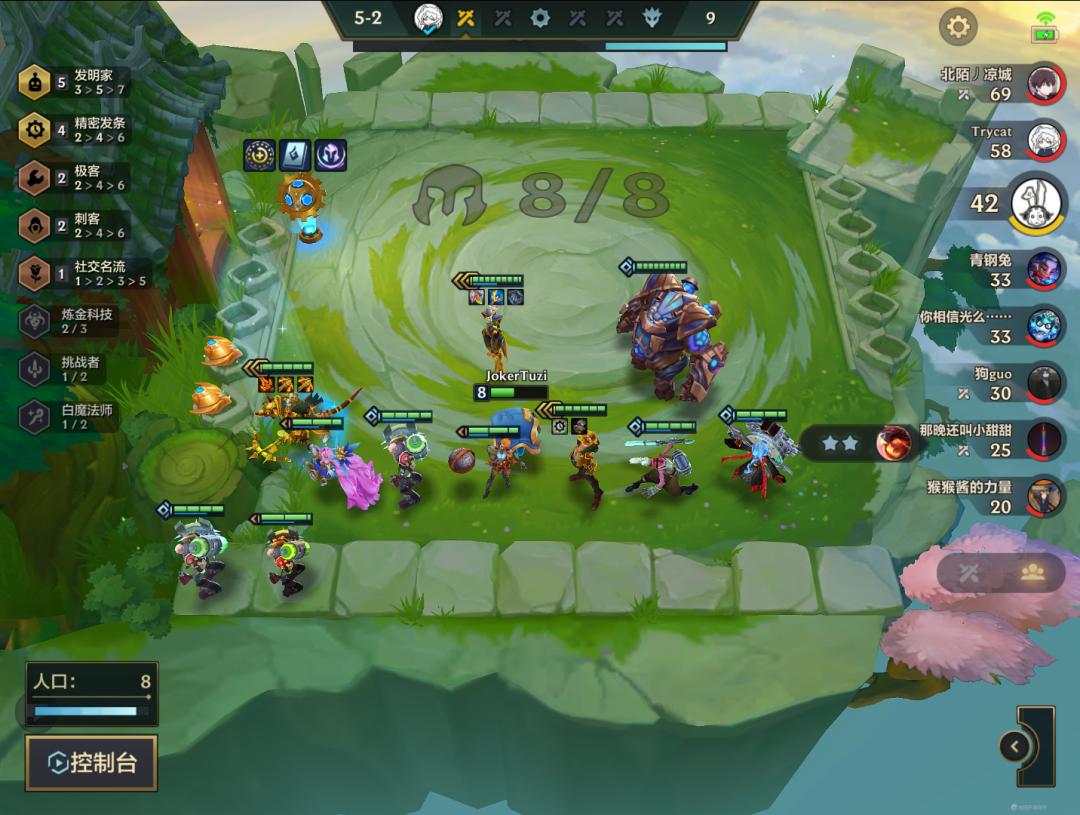Viewport: 1080px width, 815px height.
Task: Expand the side panel arrow button
Action: (x=1015, y=746)
